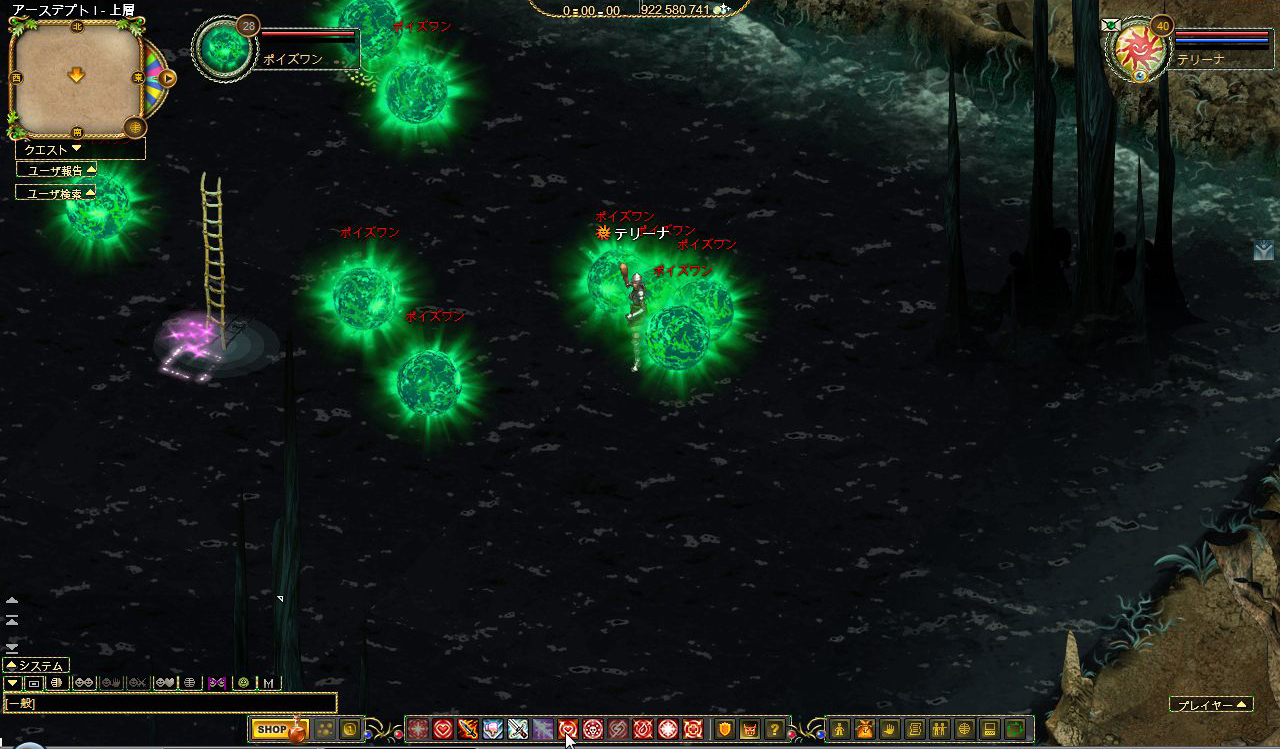Toggle the プレイヤー player panel

pyautogui.click(x=1211, y=705)
